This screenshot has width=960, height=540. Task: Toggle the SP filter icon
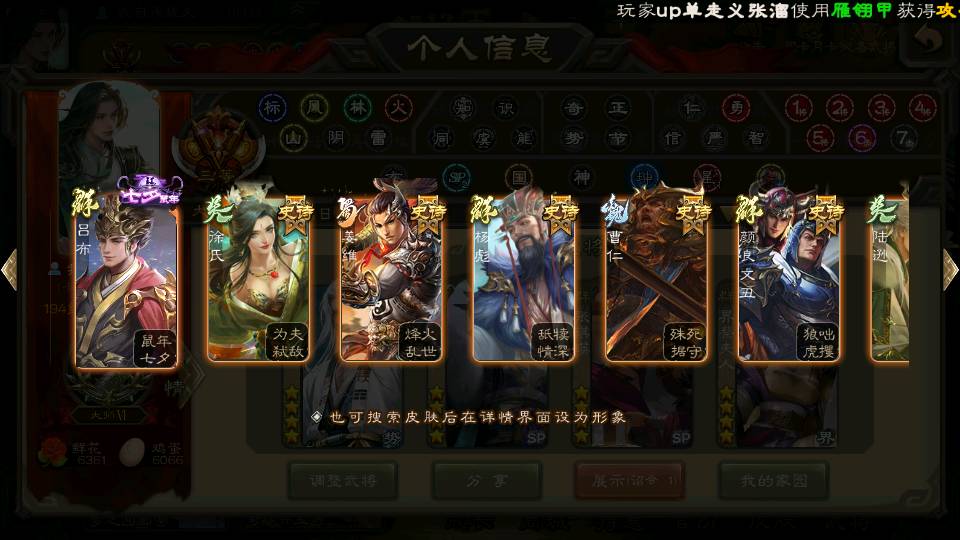coord(456,178)
